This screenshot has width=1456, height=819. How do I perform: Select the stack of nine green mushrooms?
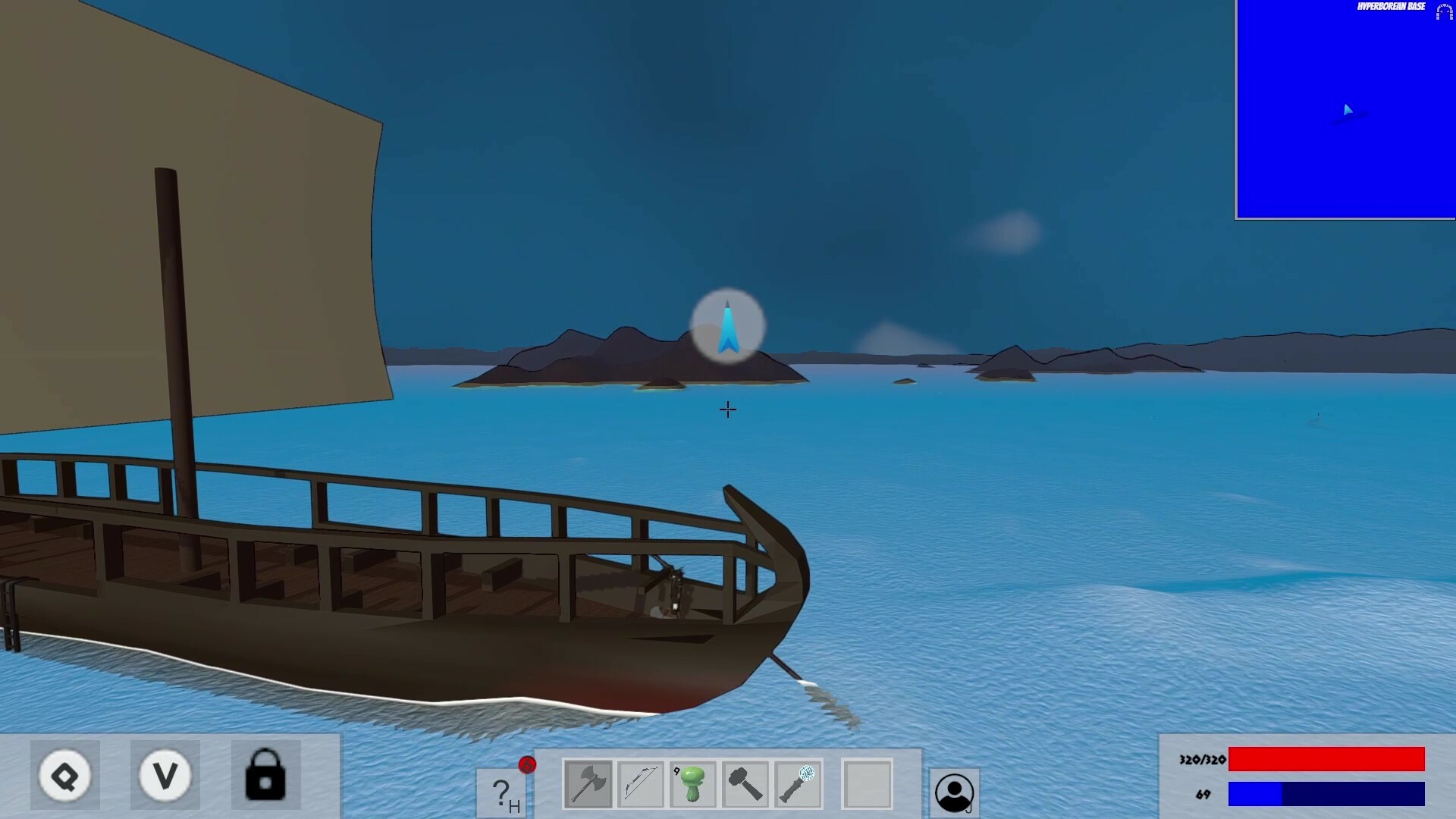click(692, 783)
